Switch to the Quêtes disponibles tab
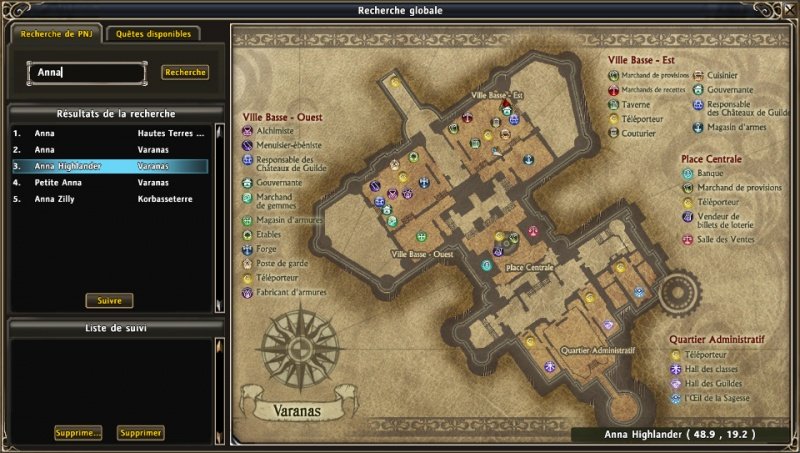Screen dimensions: 800x453 coord(153,33)
